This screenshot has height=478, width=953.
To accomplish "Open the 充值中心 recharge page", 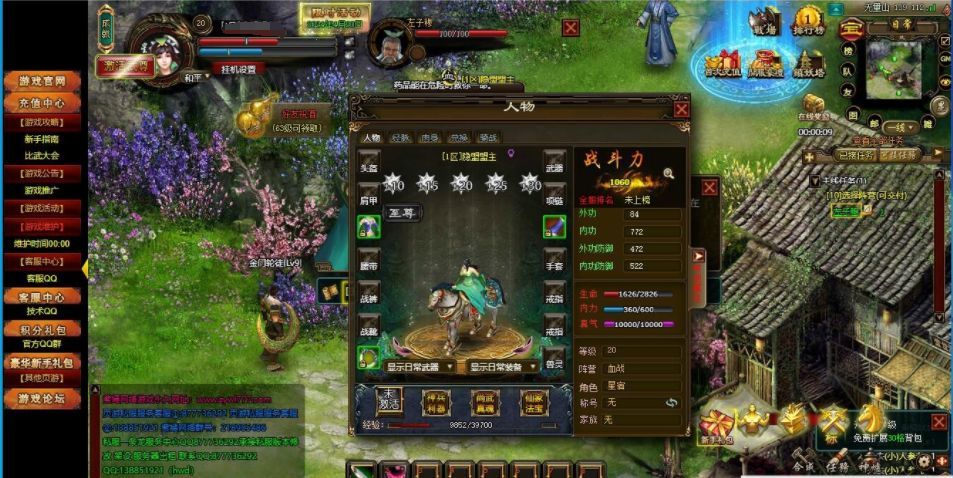I will point(41,102).
